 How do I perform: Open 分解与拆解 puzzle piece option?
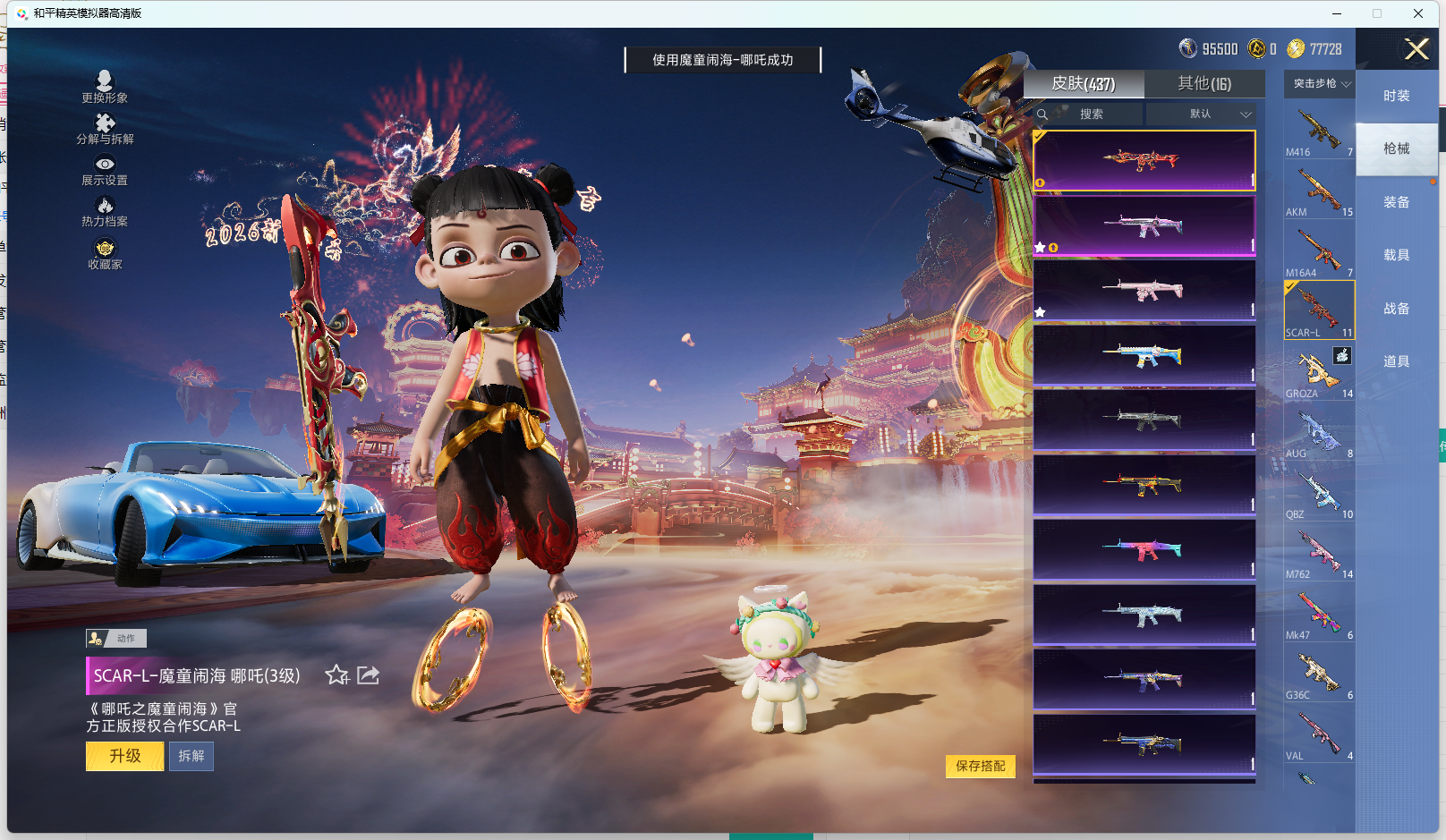click(105, 128)
